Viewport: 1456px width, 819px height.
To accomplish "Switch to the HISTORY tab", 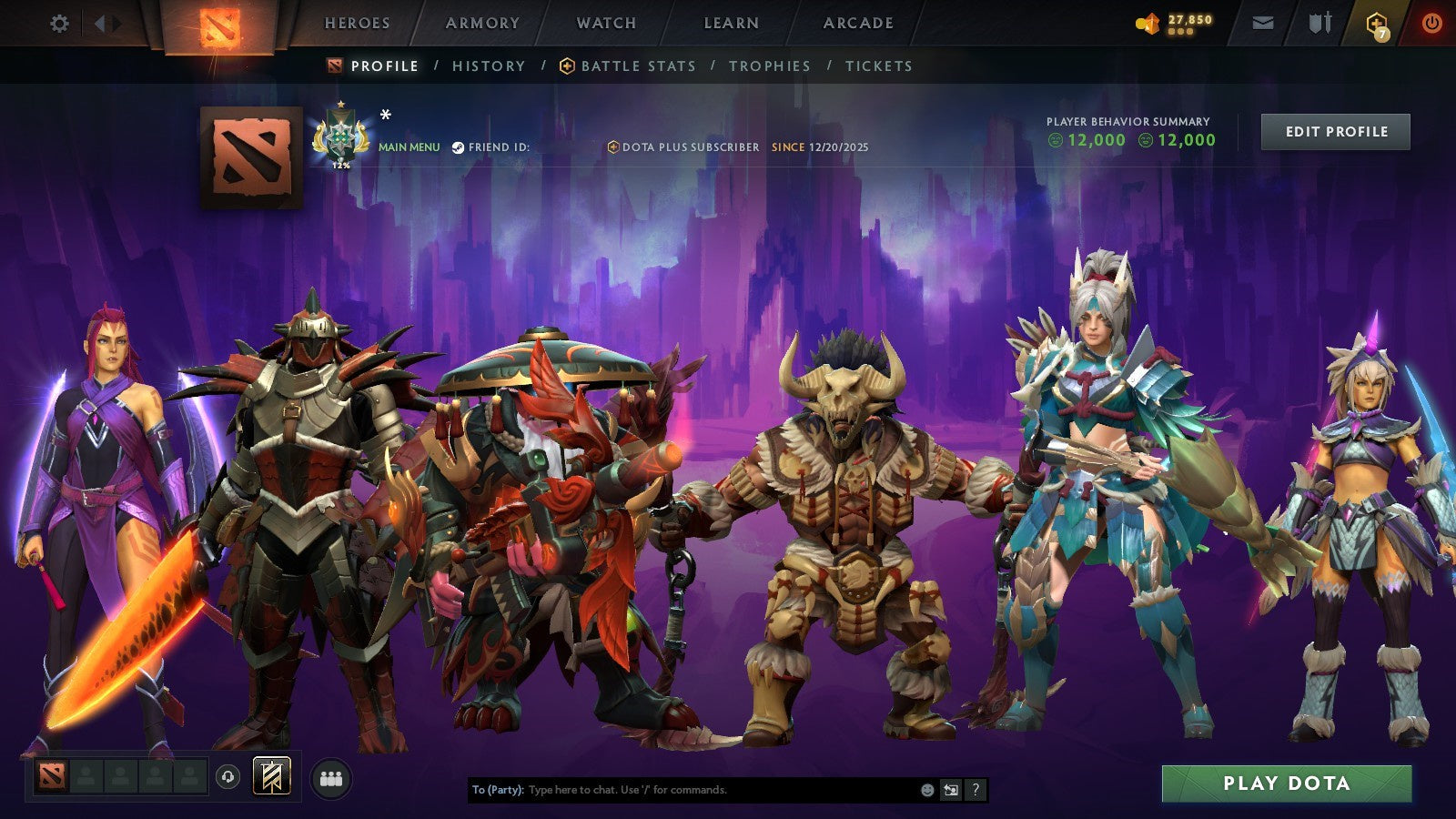I will pos(489,66).
